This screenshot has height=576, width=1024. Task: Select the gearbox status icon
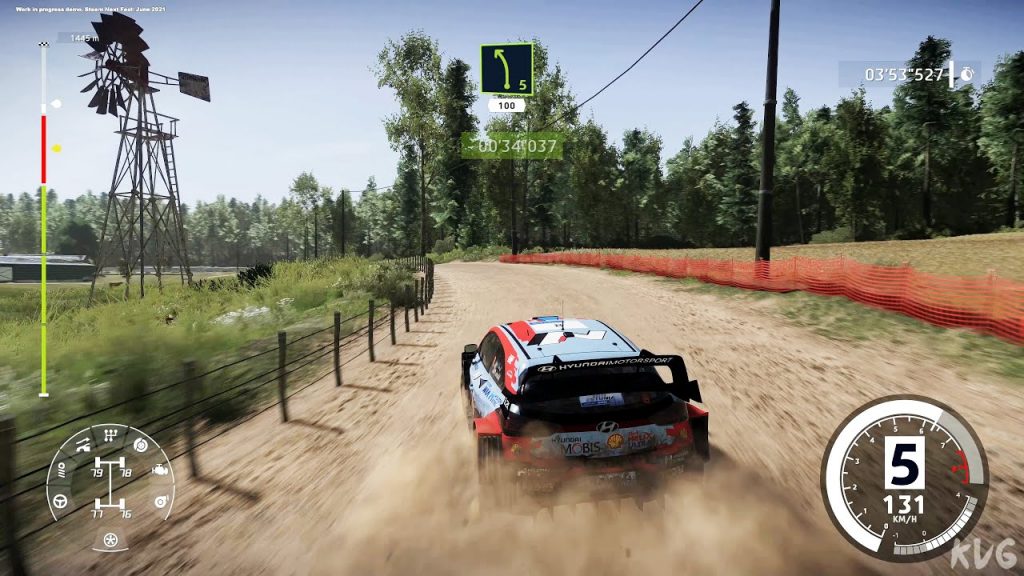tap(112, 434)
